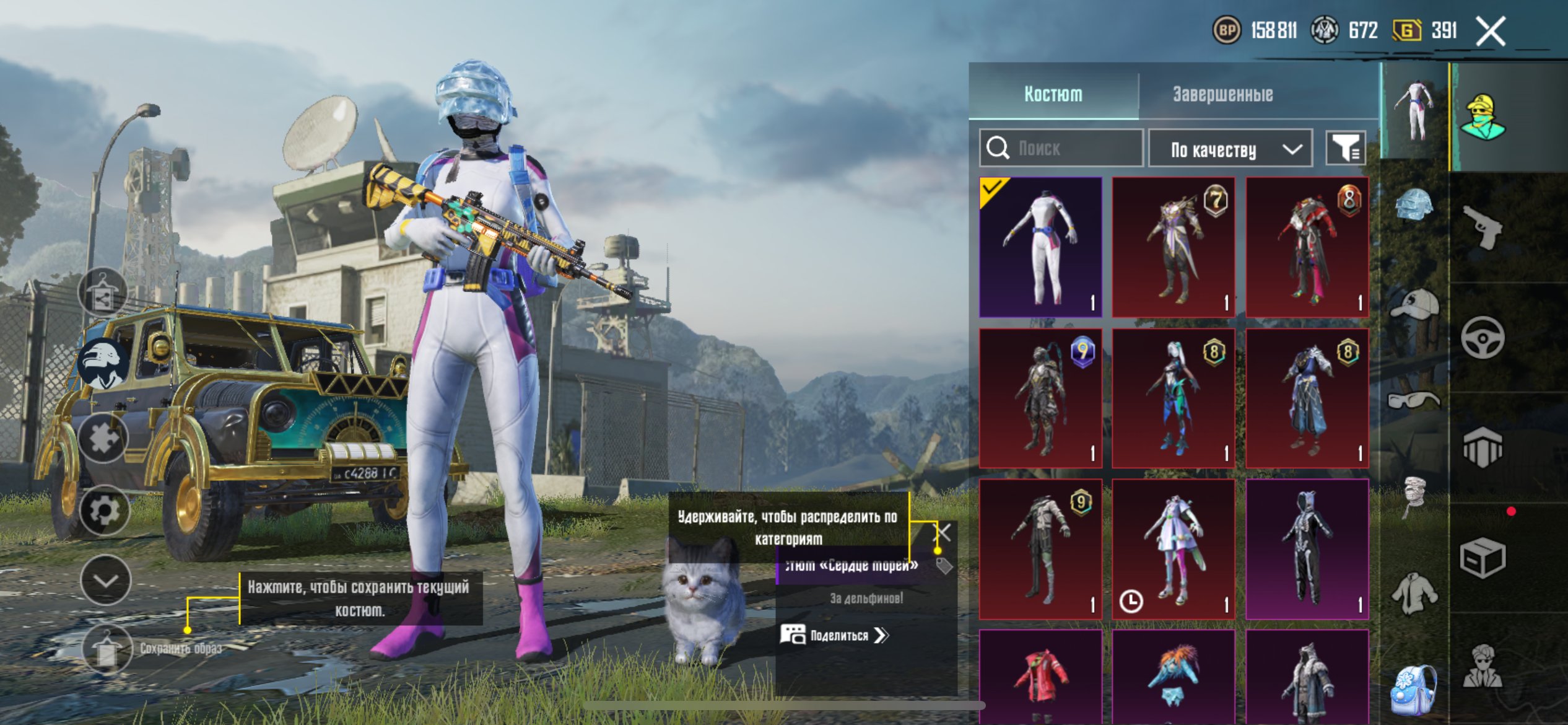Open the backpack category
Screen dimensions: 1568x725
tap(1413, 689)
